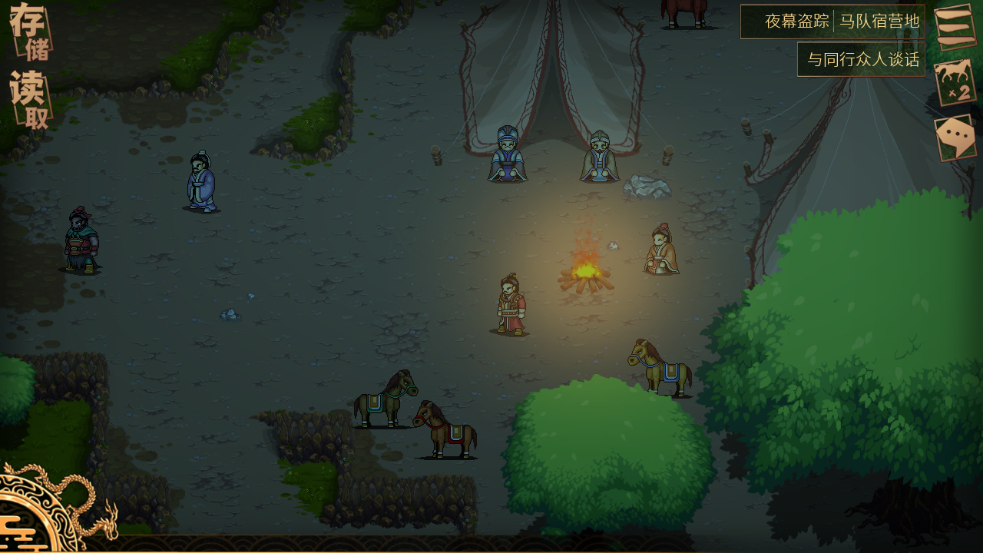Open the speech bubble dialogue log
Viewport: 983px width, 553px height.
pos(954,138)
